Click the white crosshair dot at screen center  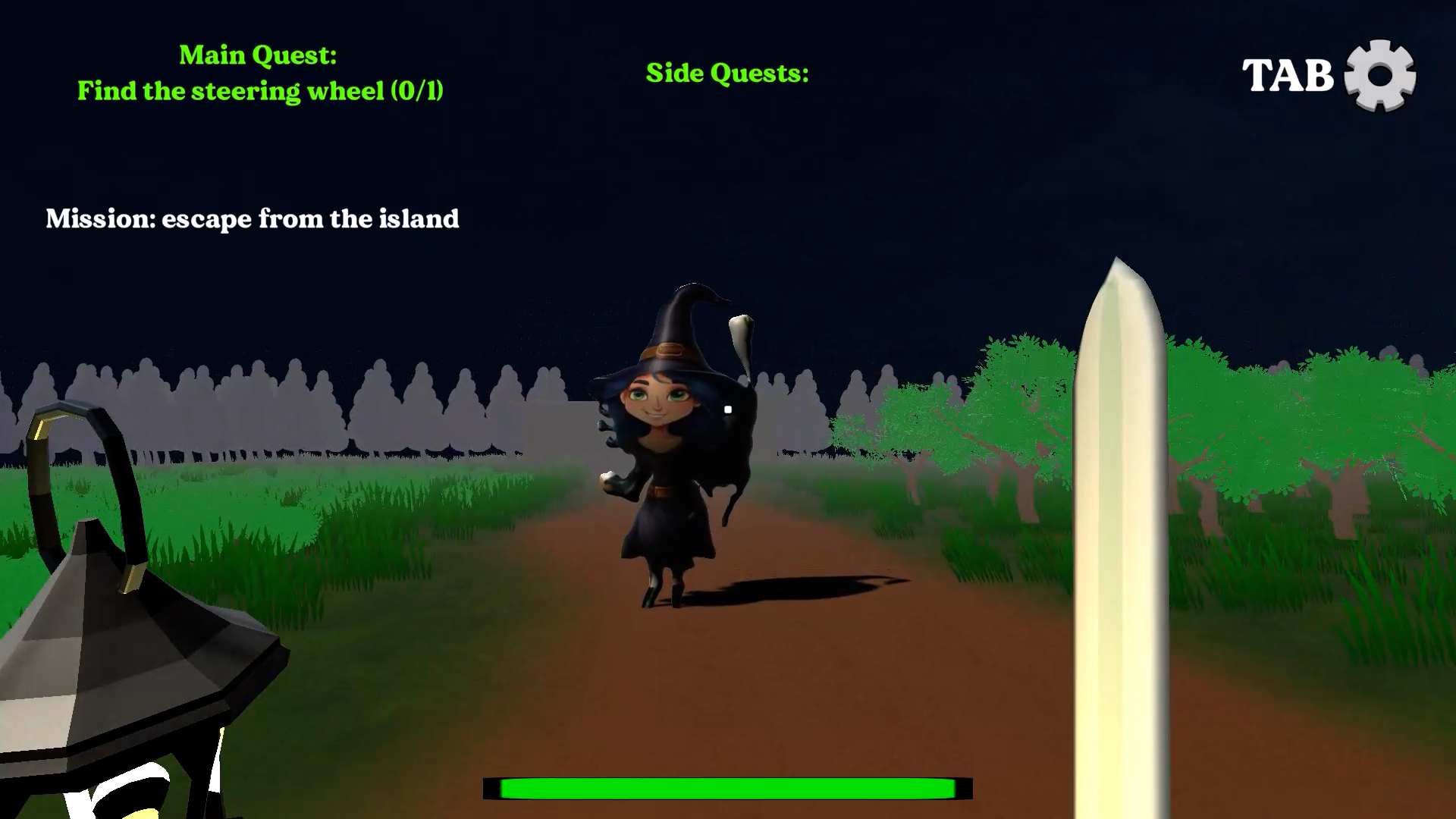tap(727, 409)
